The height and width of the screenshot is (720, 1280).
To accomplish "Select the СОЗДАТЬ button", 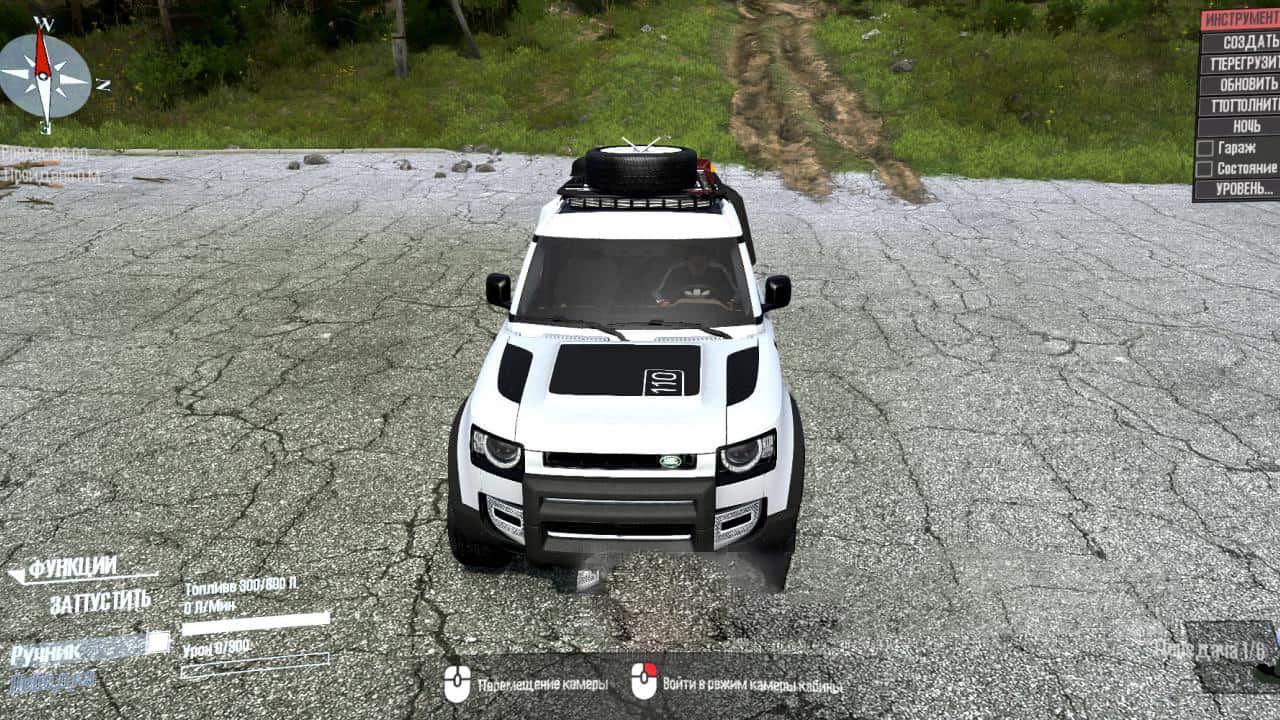I will tap(1240, 42).
